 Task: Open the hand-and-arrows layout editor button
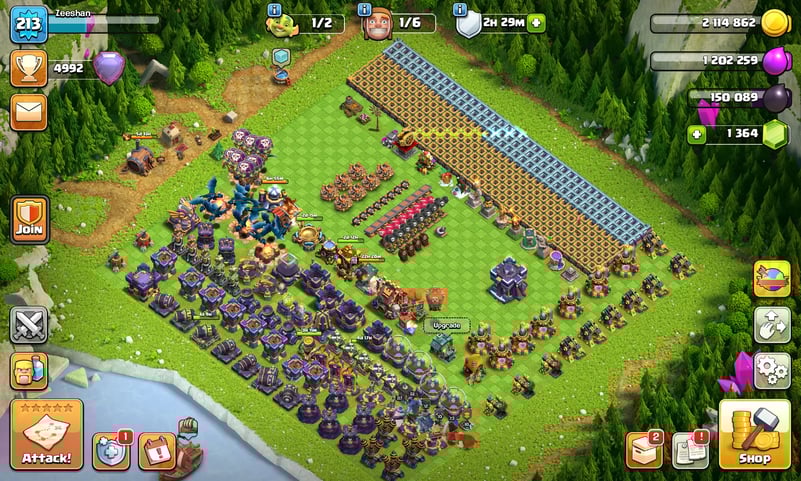[x=771, y=324]
